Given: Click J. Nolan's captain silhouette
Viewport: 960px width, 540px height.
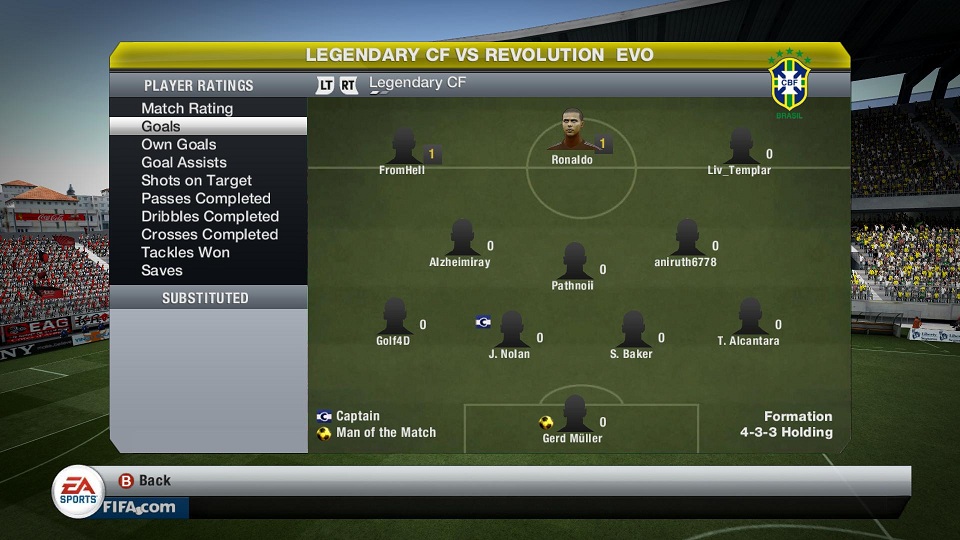Looking at the screenshot, I should click(511, 330).
